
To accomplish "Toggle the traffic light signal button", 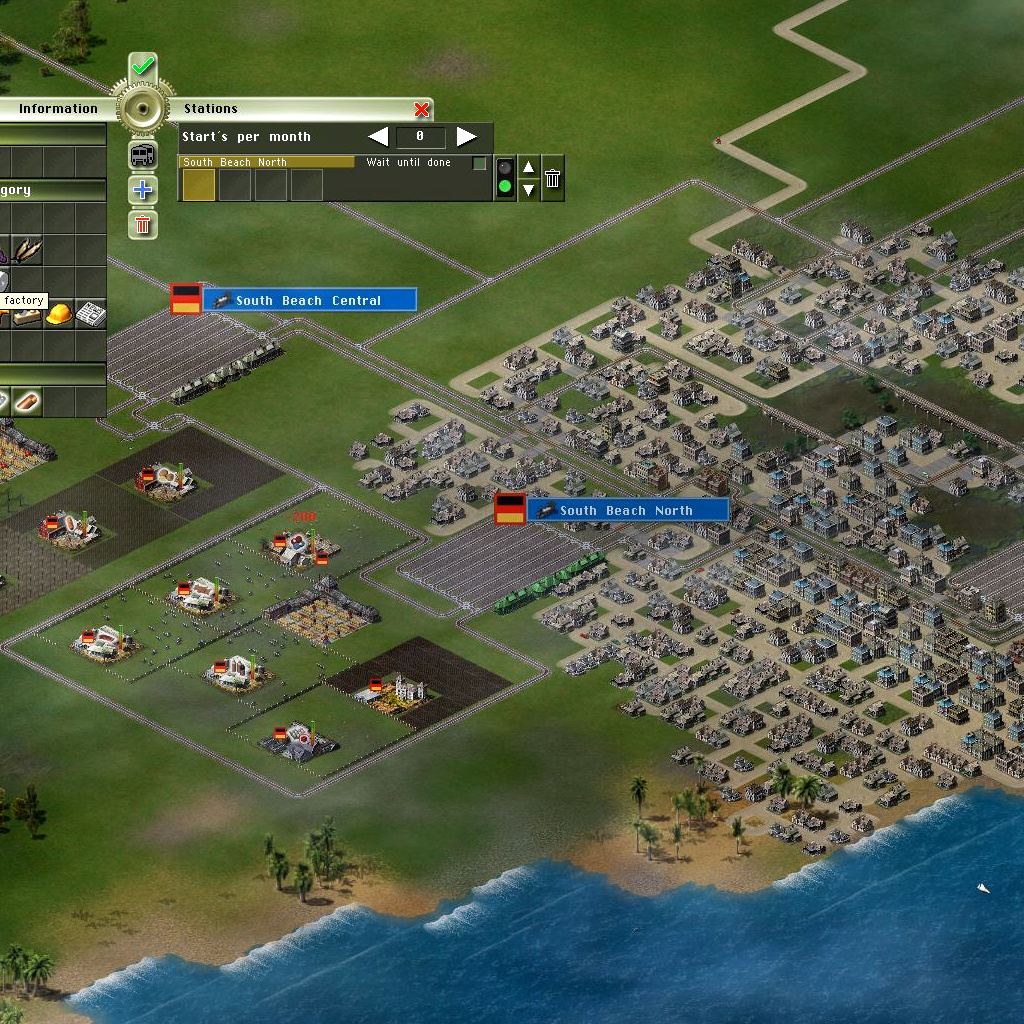I will point(505,178).
